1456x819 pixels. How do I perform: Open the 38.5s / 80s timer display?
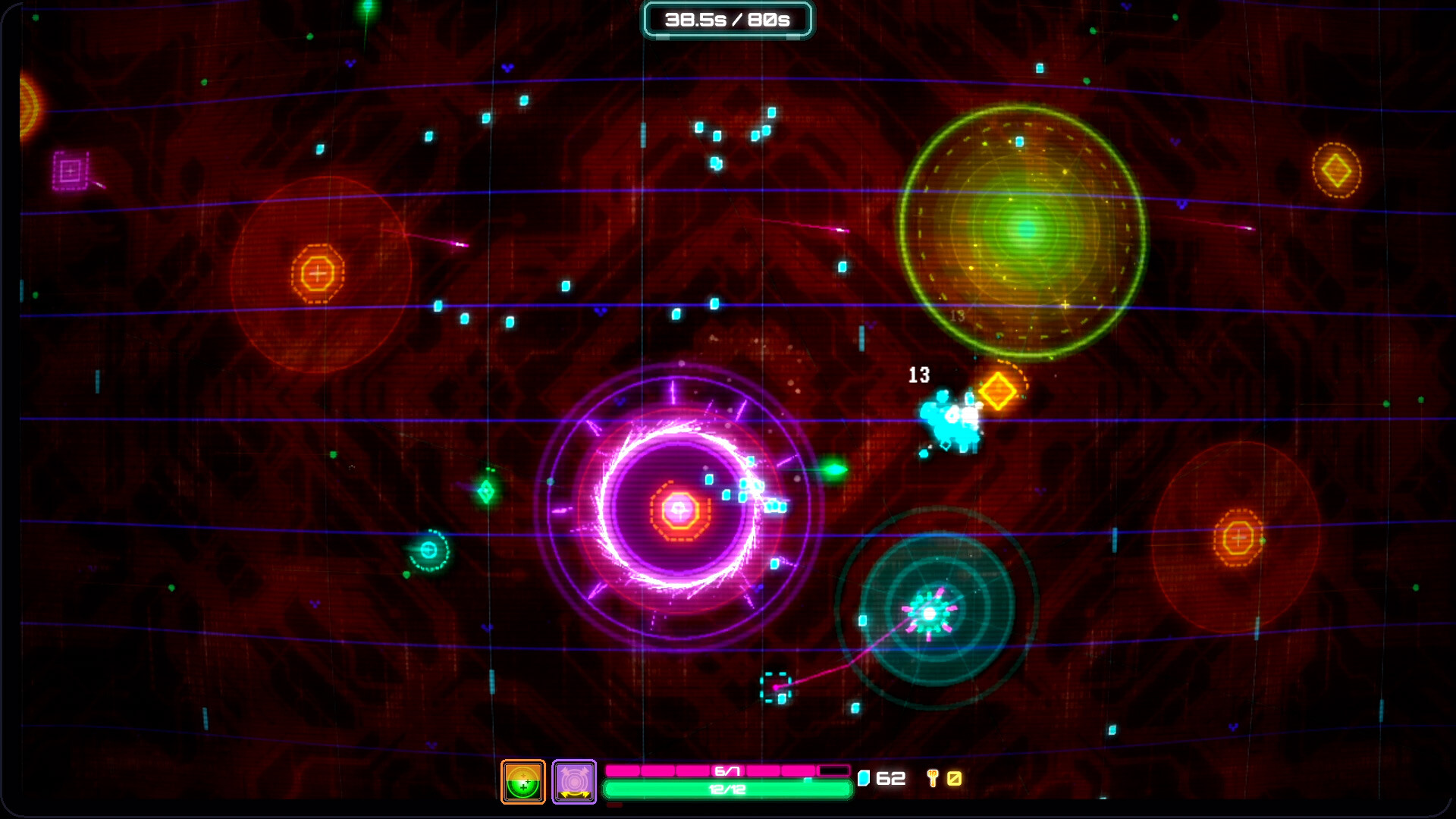[726, 20]
